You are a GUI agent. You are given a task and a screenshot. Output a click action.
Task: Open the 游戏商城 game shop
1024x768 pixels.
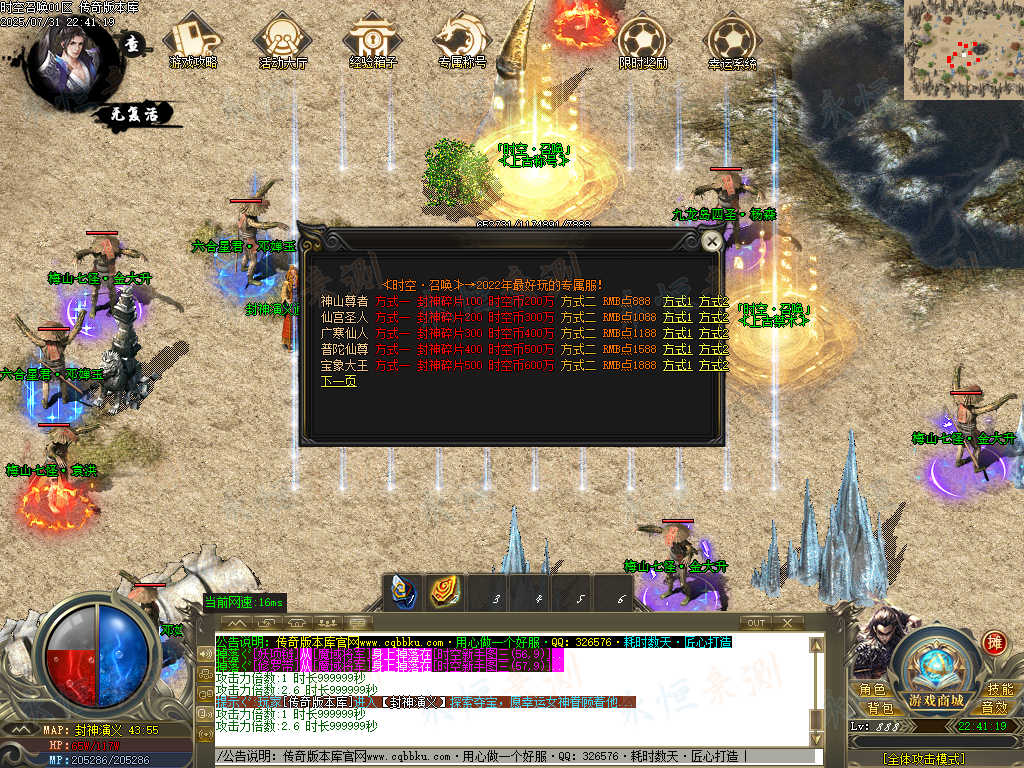[x=936, y=699]
